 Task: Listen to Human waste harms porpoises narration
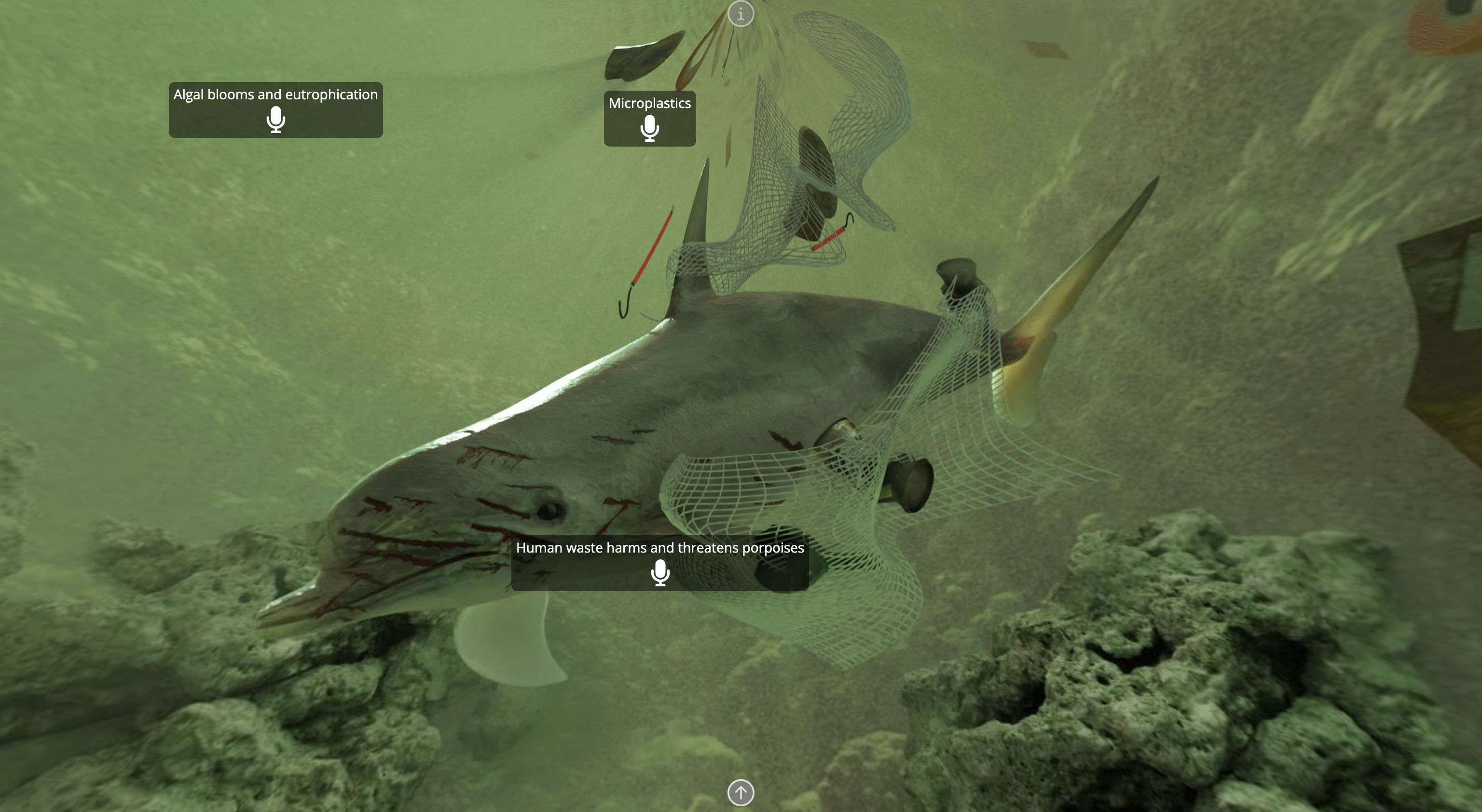click(x=660, y=573)
